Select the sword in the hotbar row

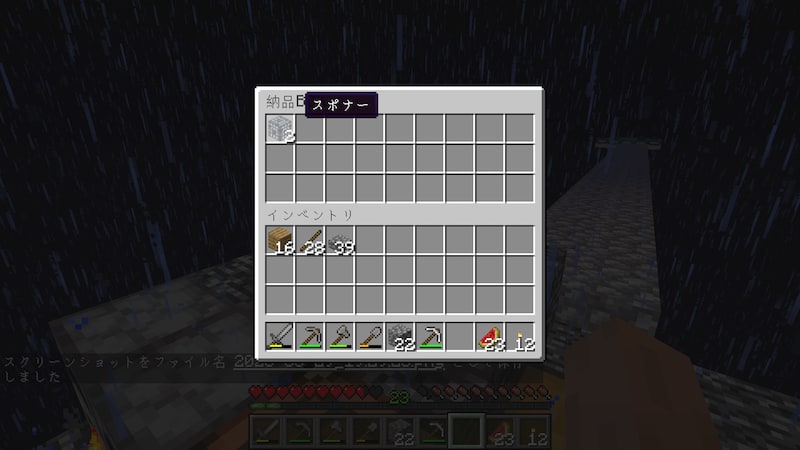280,337
